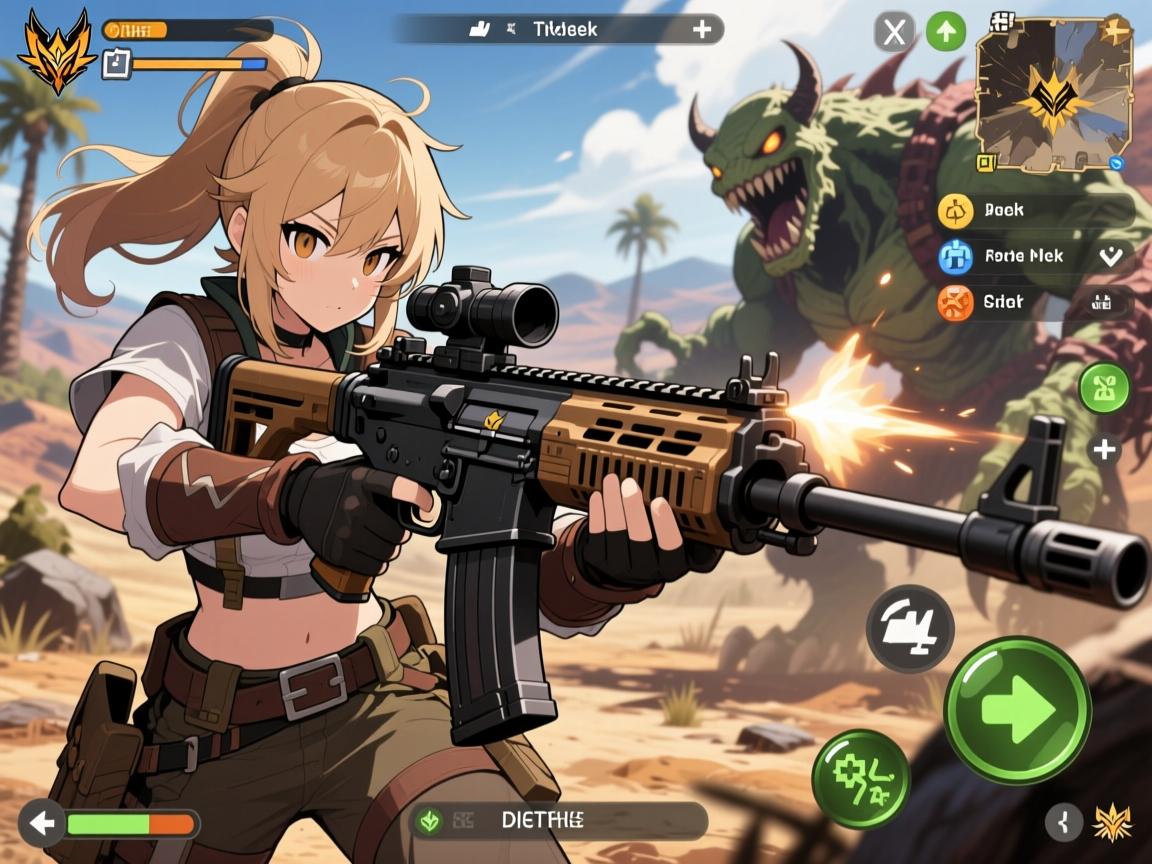Select the yellow Deek entry
Screen dimensions: 1152x864
pos(957,210)
